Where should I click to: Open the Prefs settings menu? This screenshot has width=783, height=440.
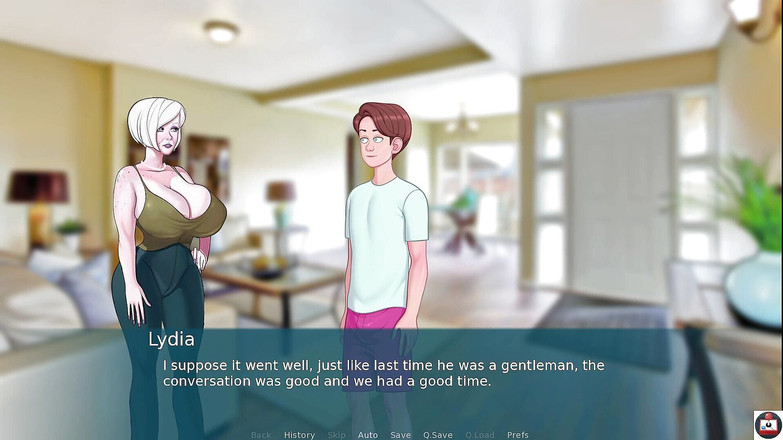pyautogui.click(x=518, y=435)
